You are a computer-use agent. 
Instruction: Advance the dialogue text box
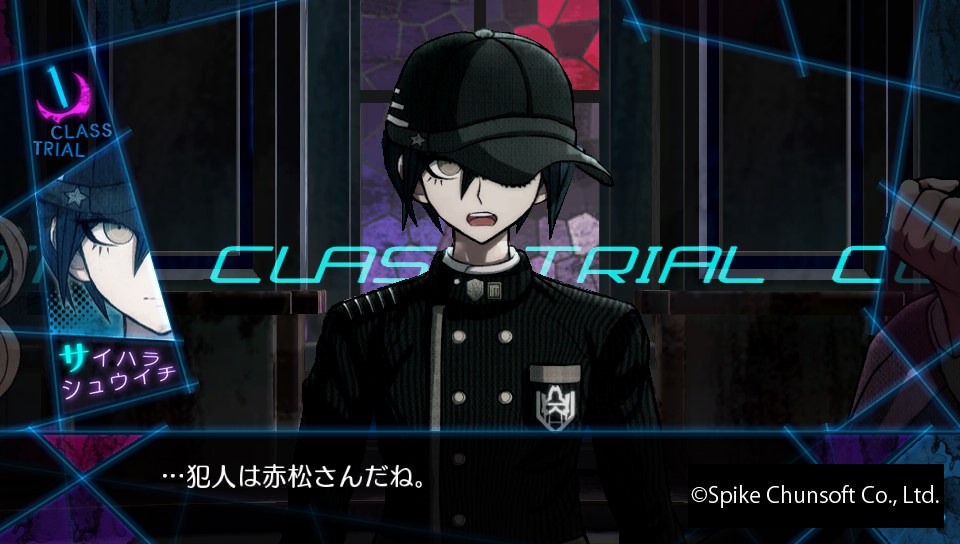400,478
